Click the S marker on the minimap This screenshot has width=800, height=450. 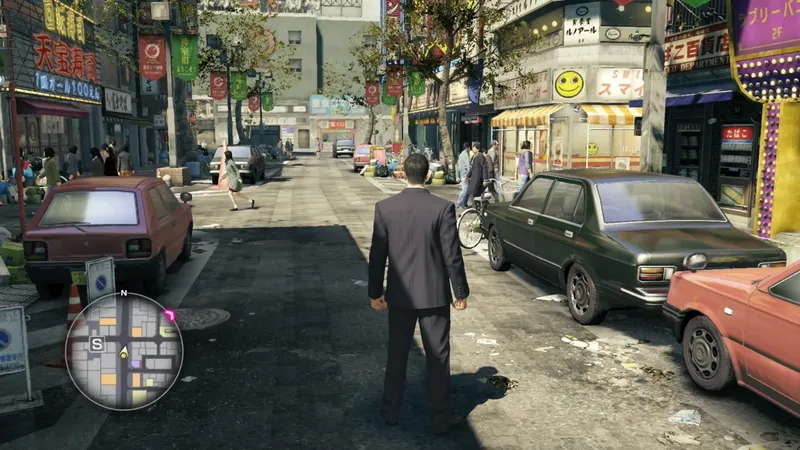[x=98, y=344]
